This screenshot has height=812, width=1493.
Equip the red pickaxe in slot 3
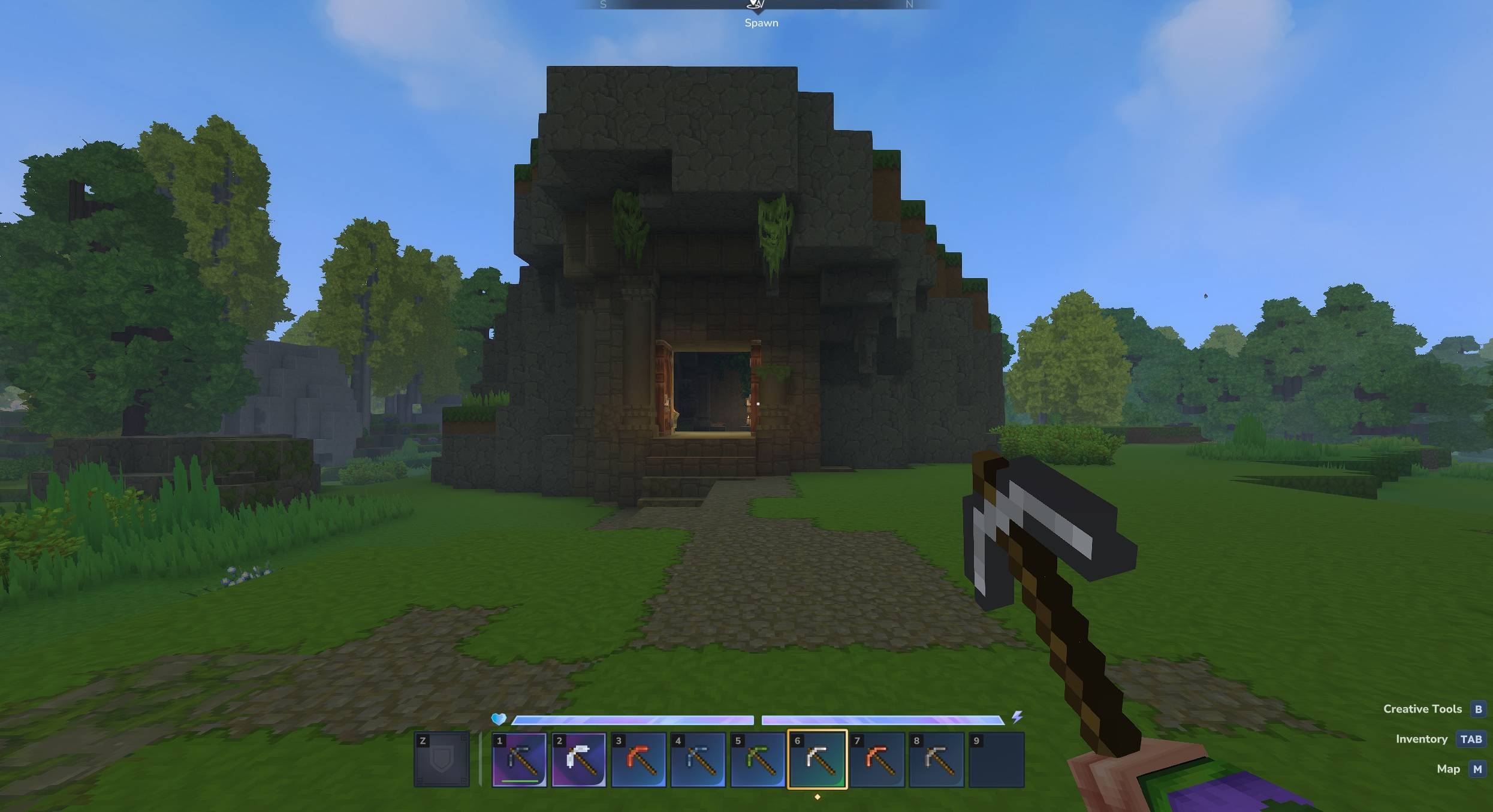(638, 759)
